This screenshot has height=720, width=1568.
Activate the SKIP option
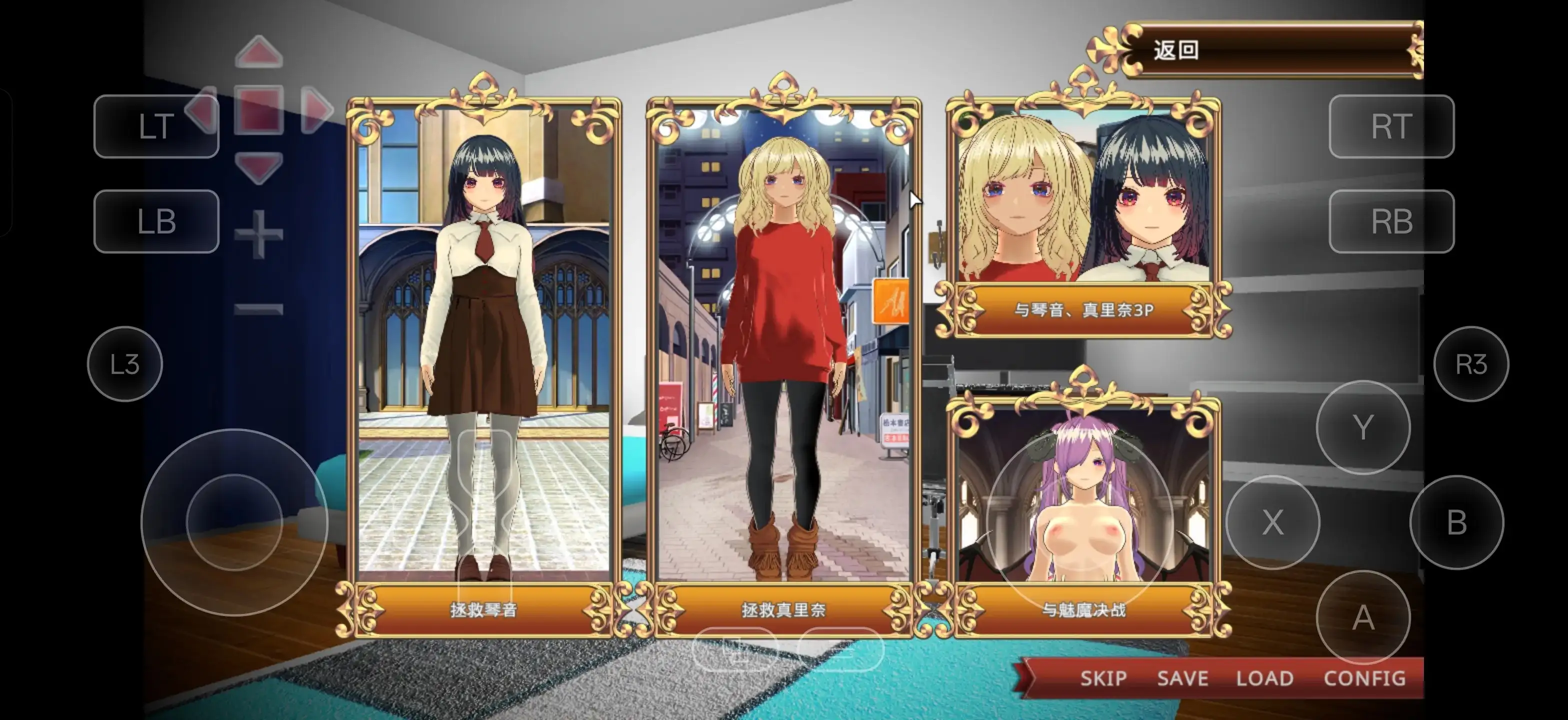coord(1103,678)
